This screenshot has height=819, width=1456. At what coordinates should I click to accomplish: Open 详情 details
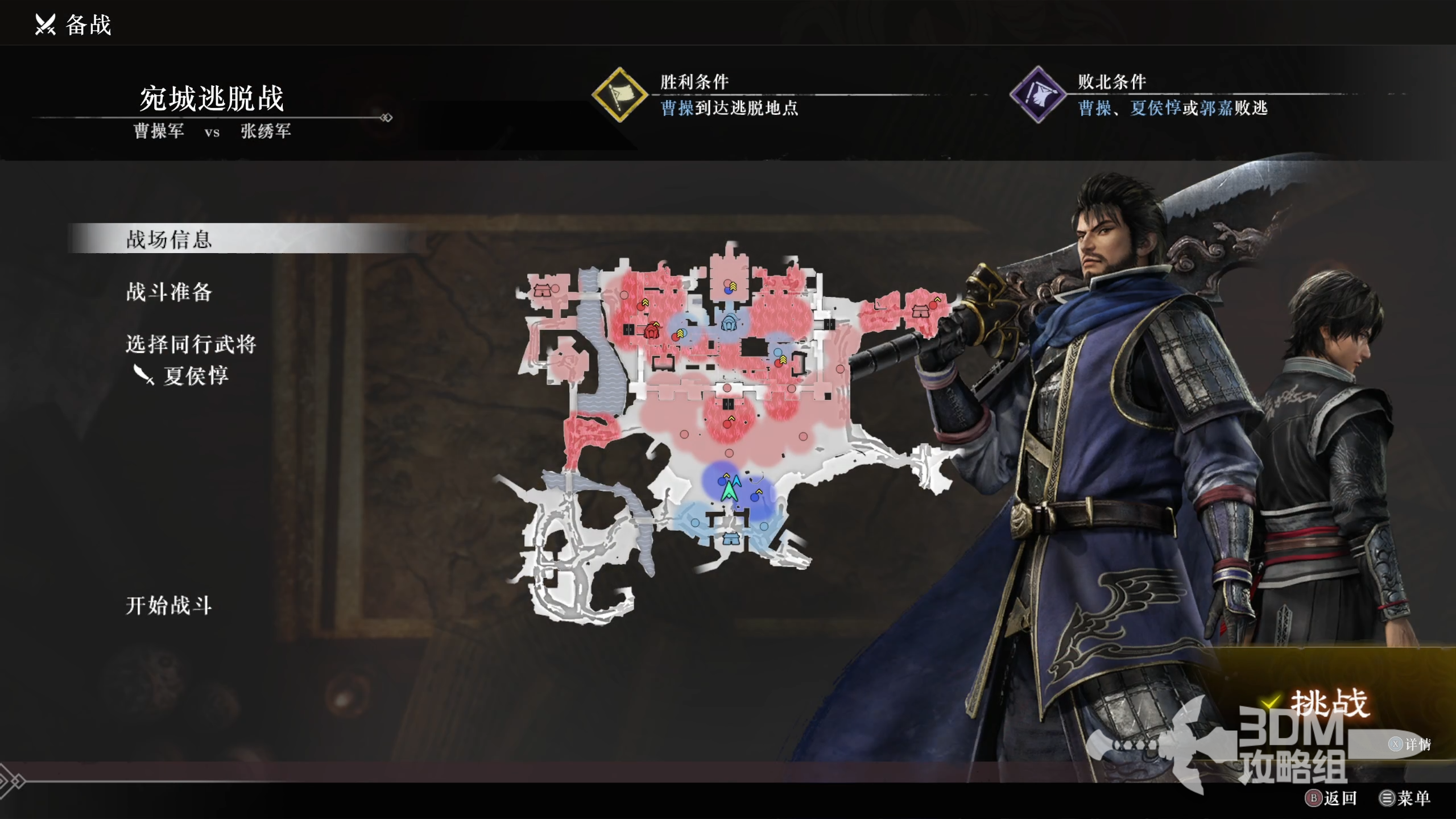click(1410, 744)
